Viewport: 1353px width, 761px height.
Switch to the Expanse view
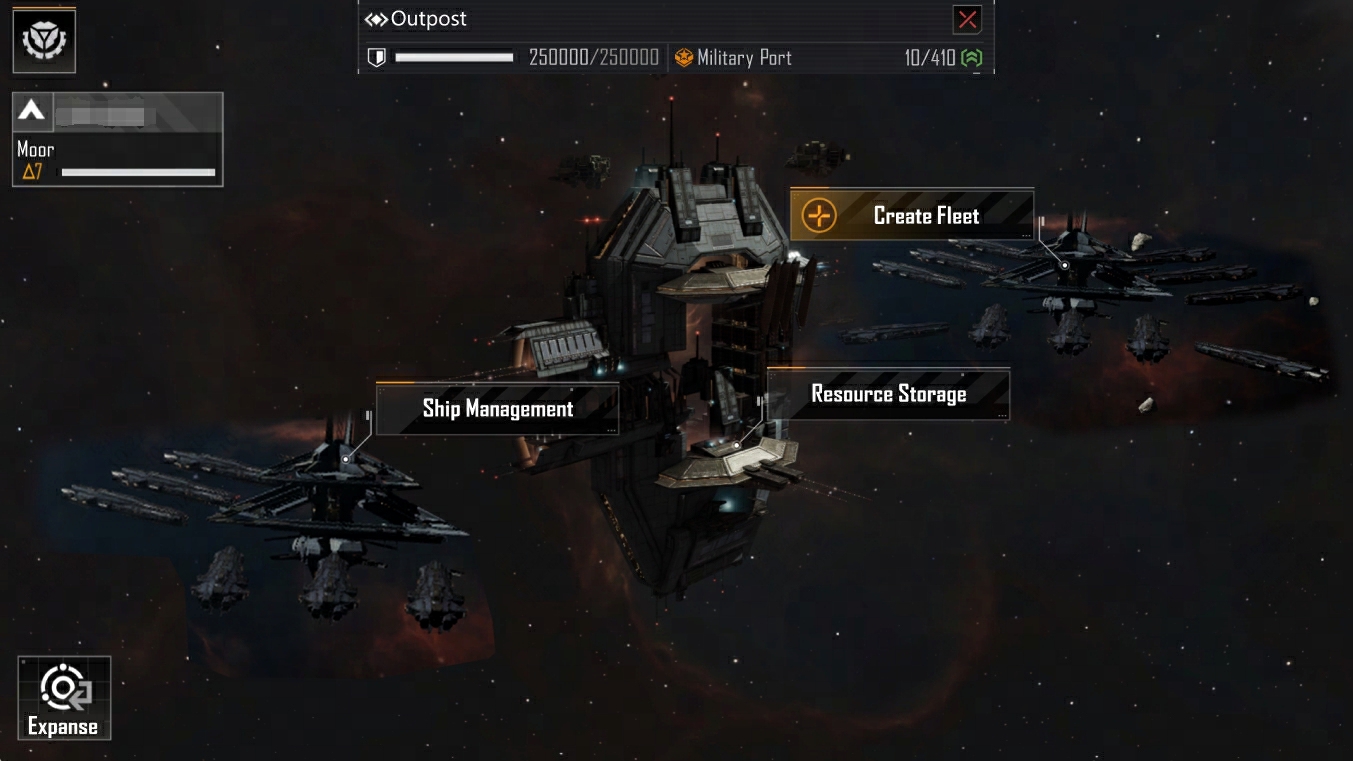pos(64,698)
